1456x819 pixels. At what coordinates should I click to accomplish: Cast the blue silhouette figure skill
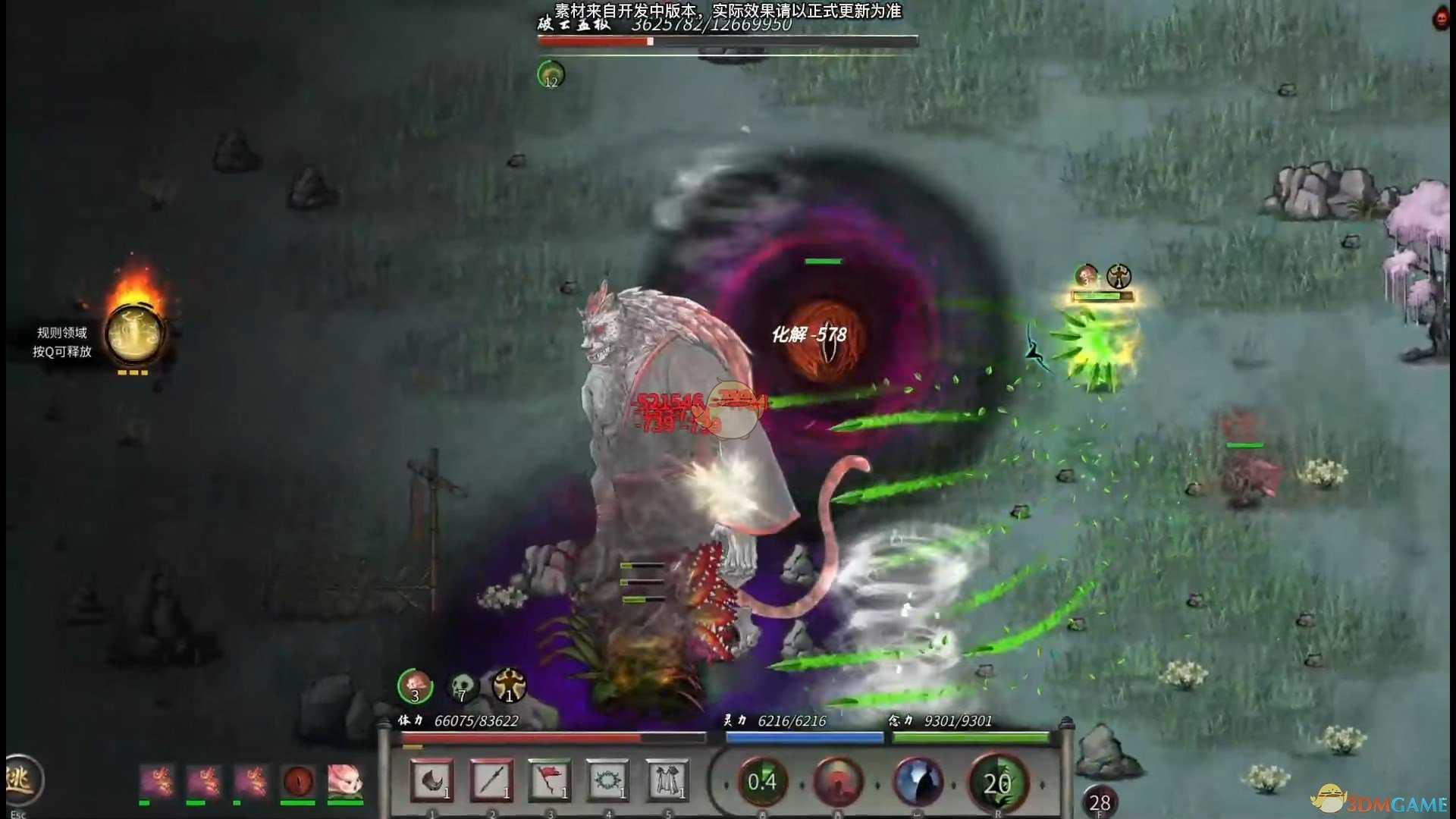918,782
